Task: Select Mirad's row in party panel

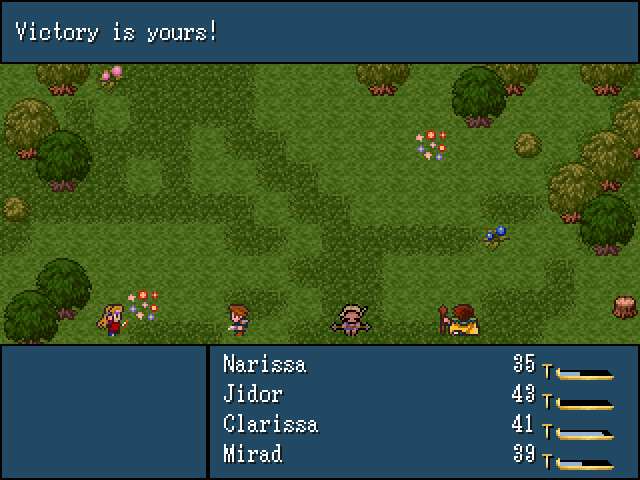Action: pos(253,454)
